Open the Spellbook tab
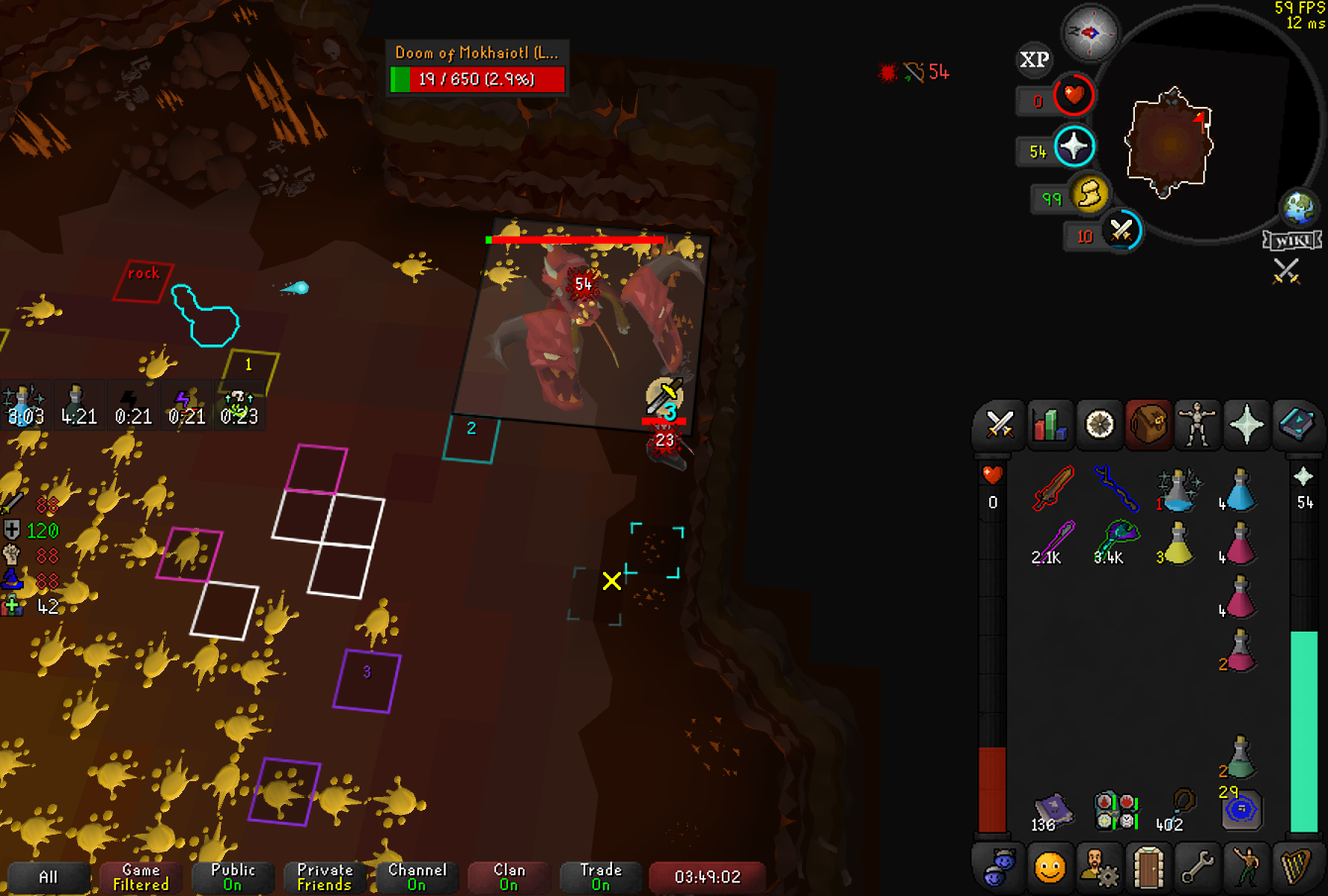The height and width of the screenshot is (896, 1328). (1294, 426)
